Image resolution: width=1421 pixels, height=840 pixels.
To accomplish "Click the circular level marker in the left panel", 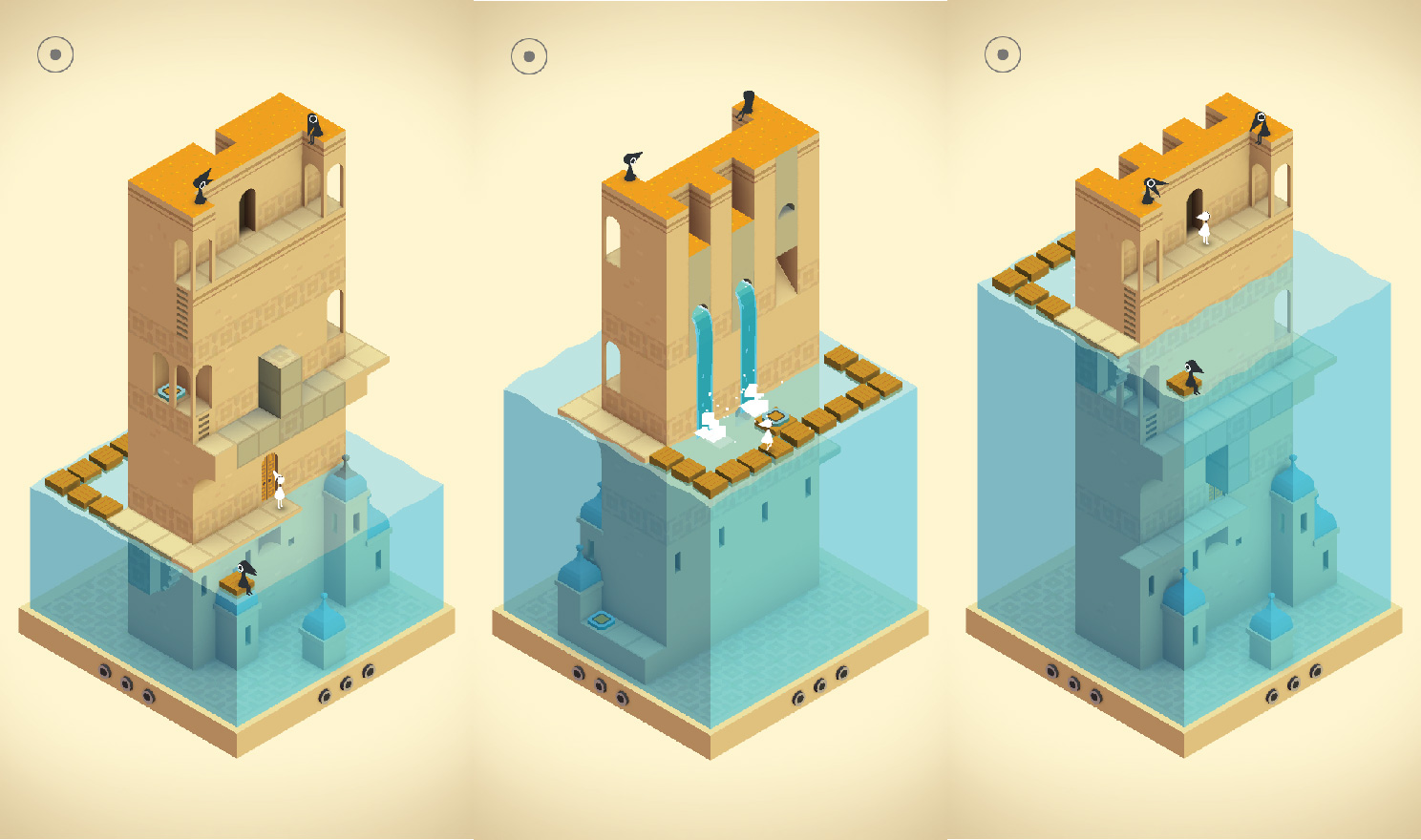I will point(54,52).
